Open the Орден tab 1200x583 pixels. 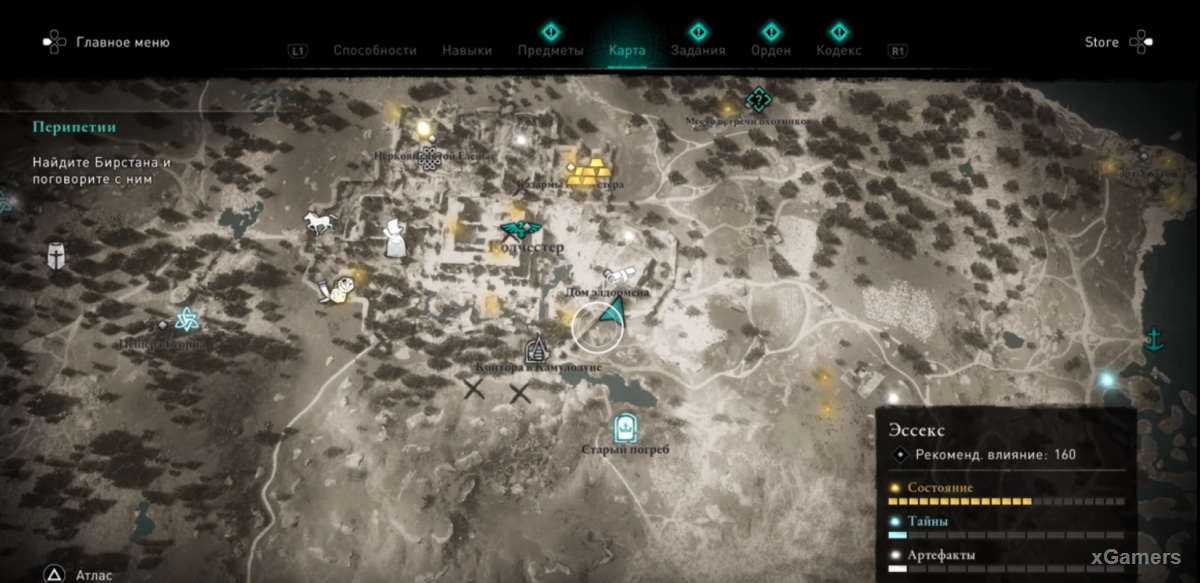coord(770,50)
